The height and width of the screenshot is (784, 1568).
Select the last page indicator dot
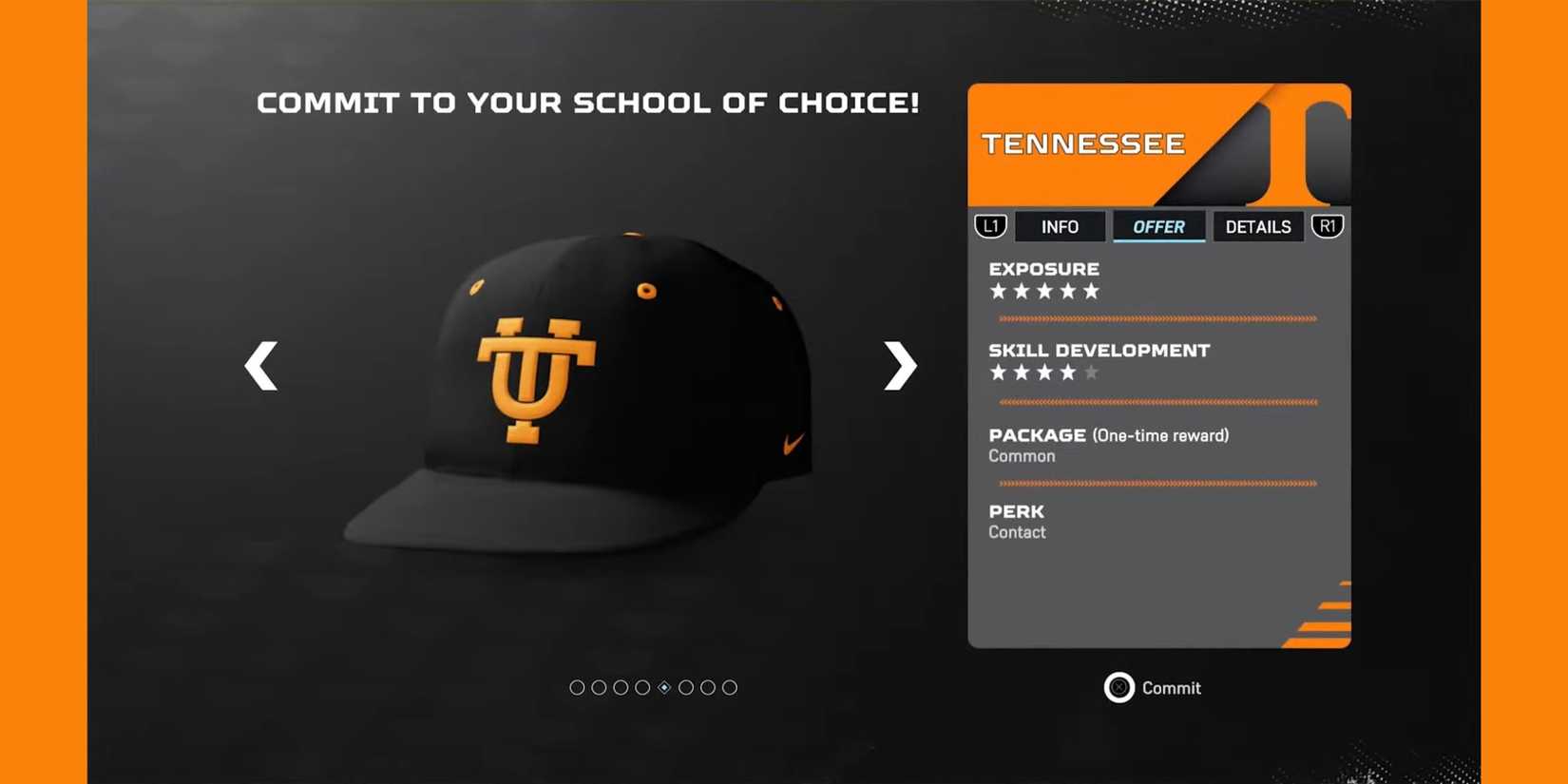(729, 687)
